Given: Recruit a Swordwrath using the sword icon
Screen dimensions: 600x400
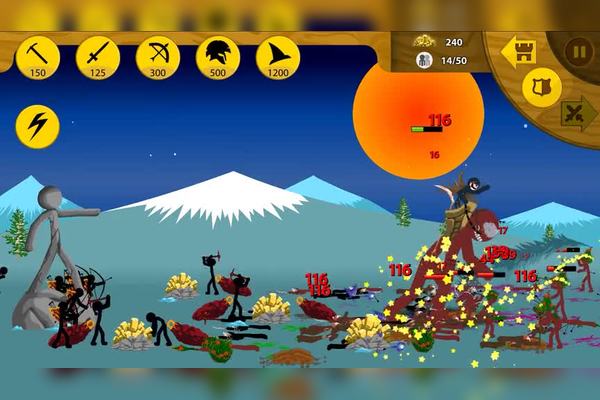Looking at the screenshot, I should click(x=98, y=56).
